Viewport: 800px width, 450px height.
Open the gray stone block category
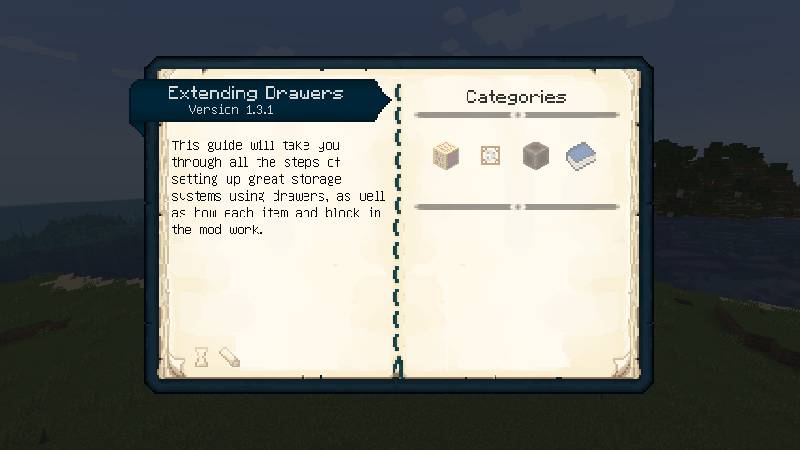(x=536, y=155)
